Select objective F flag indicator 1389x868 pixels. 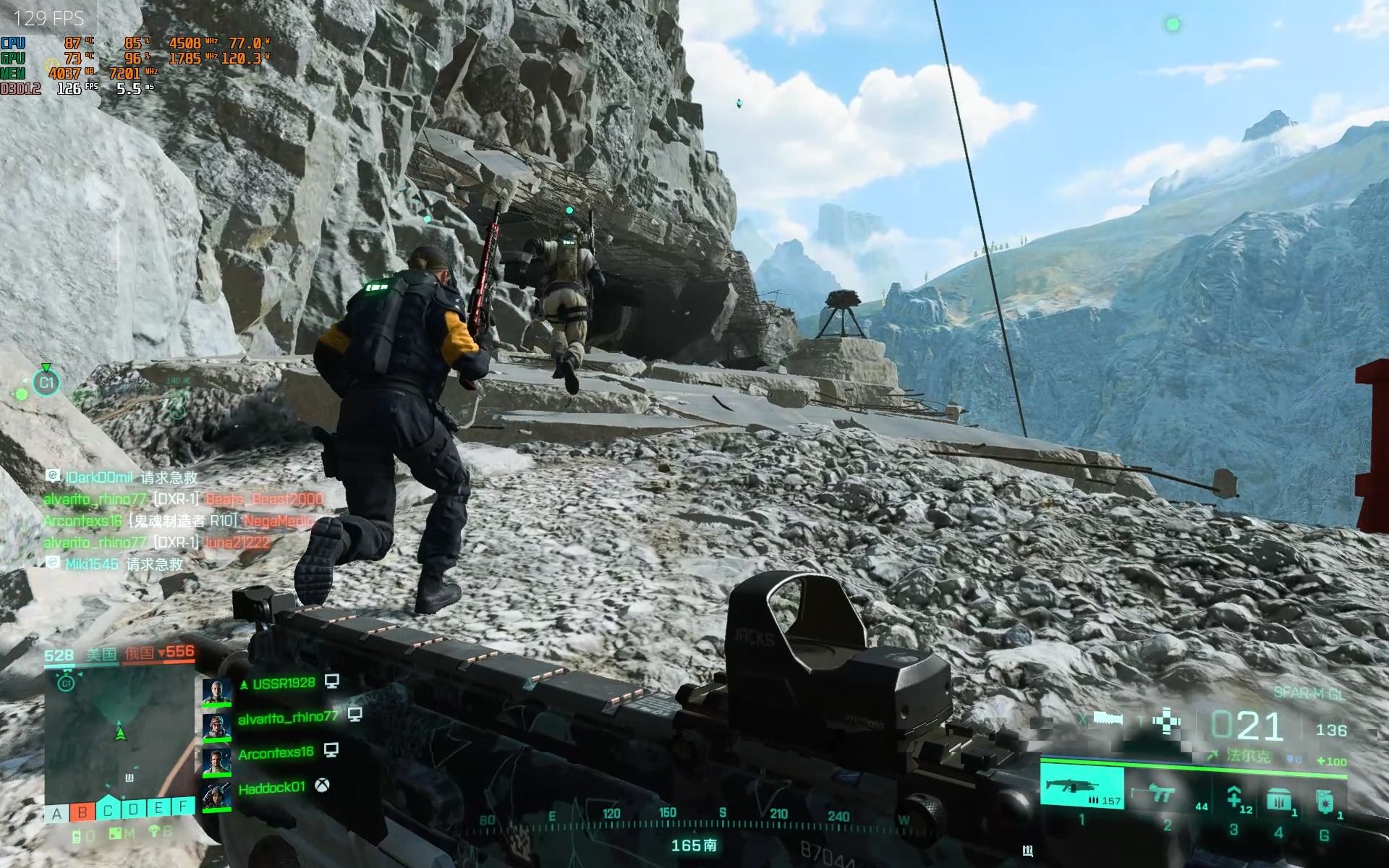pyautogui.click(x=183, y=805)
